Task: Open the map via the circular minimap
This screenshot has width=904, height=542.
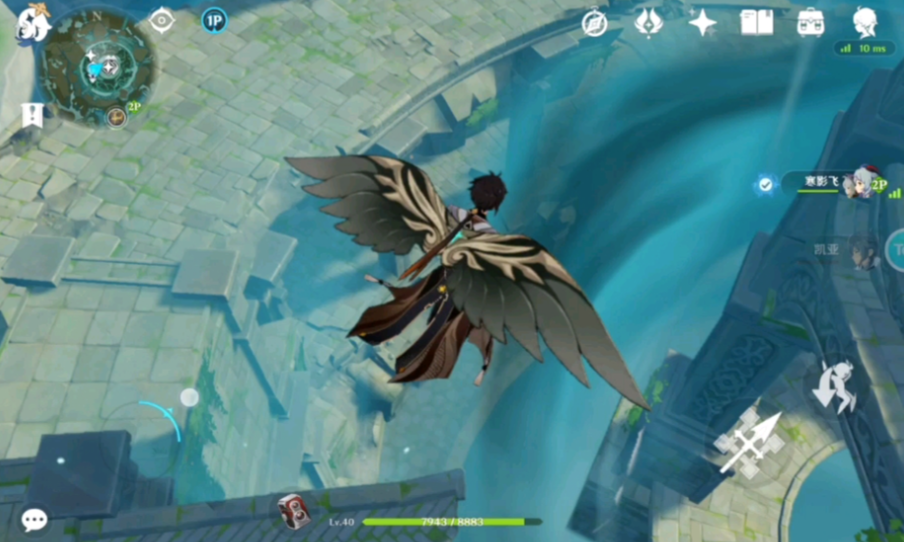Action: pos(98,66)
